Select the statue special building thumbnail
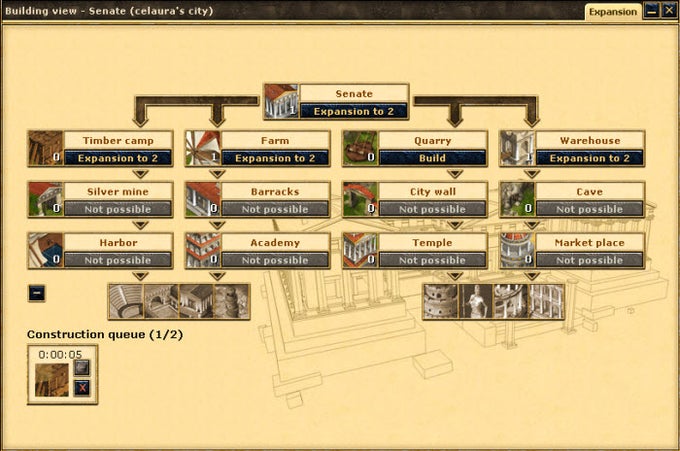The width and height of the screenshot is (680, 451). [475, 301]
